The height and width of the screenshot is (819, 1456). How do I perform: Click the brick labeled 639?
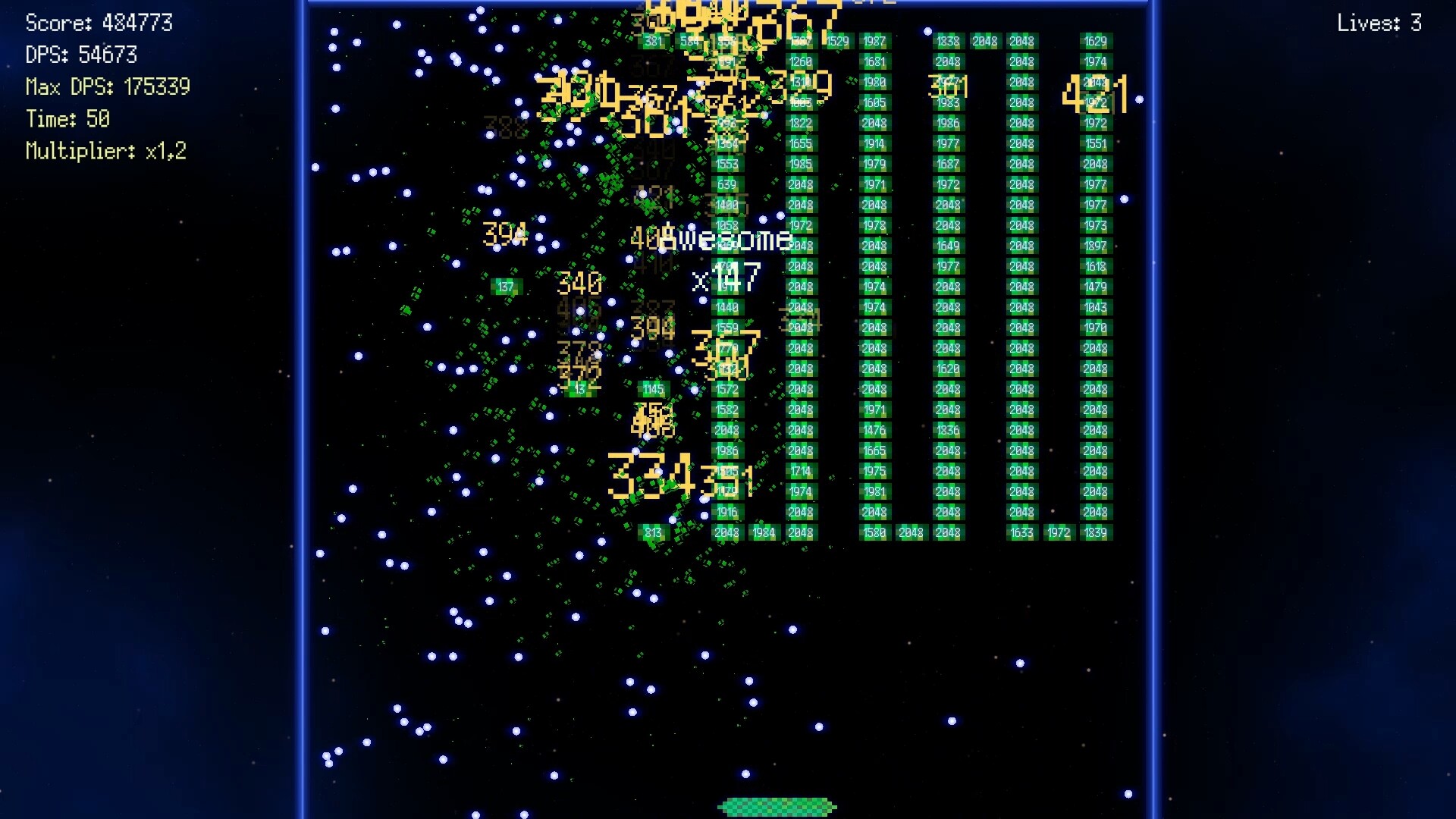click(x=726, y=182)
